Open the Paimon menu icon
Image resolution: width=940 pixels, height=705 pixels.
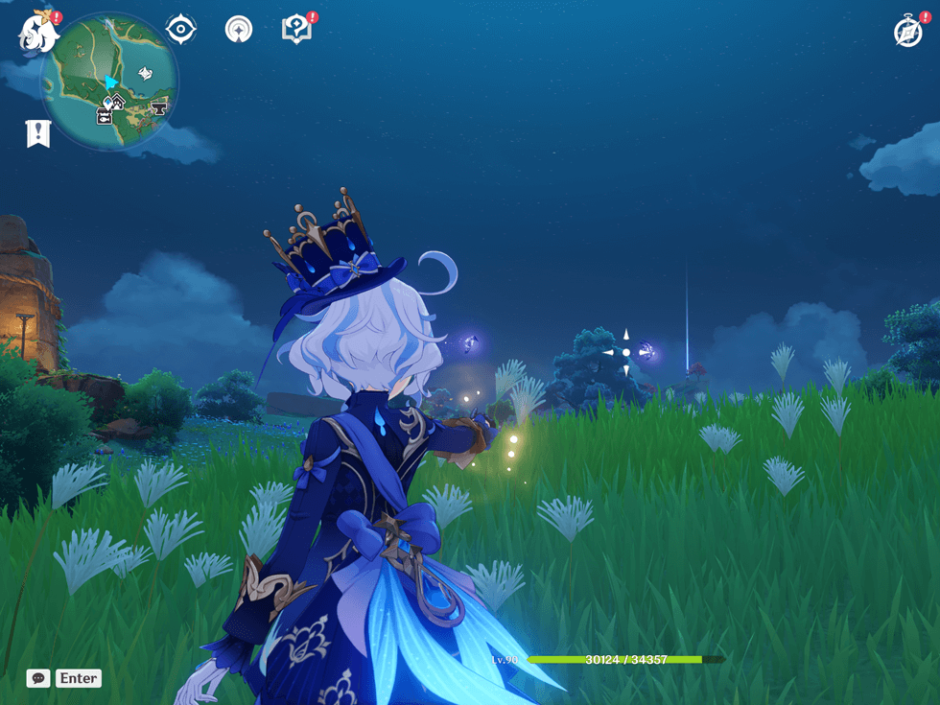[x=36, y=31]
